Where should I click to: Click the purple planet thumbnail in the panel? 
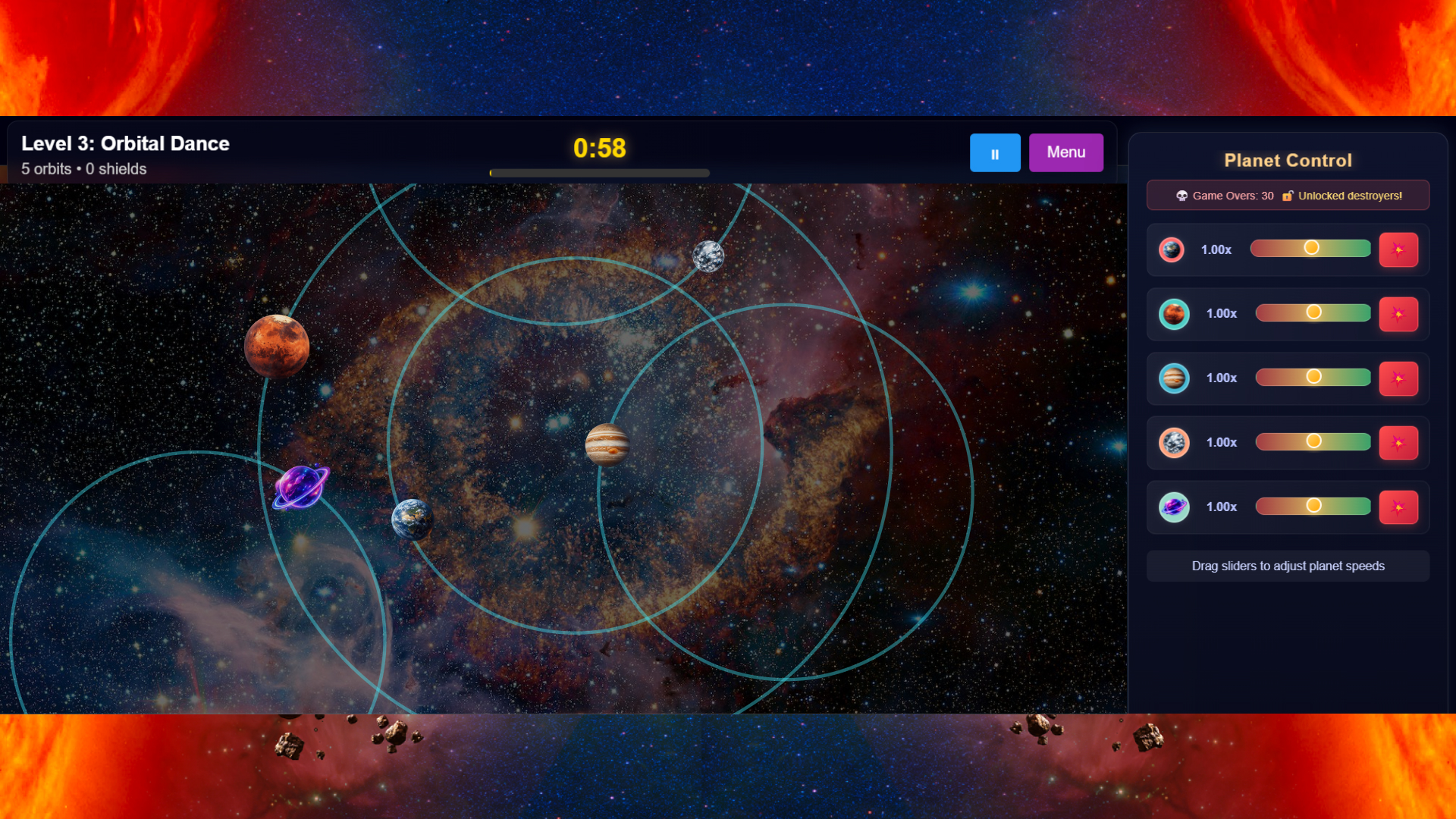1175,507
